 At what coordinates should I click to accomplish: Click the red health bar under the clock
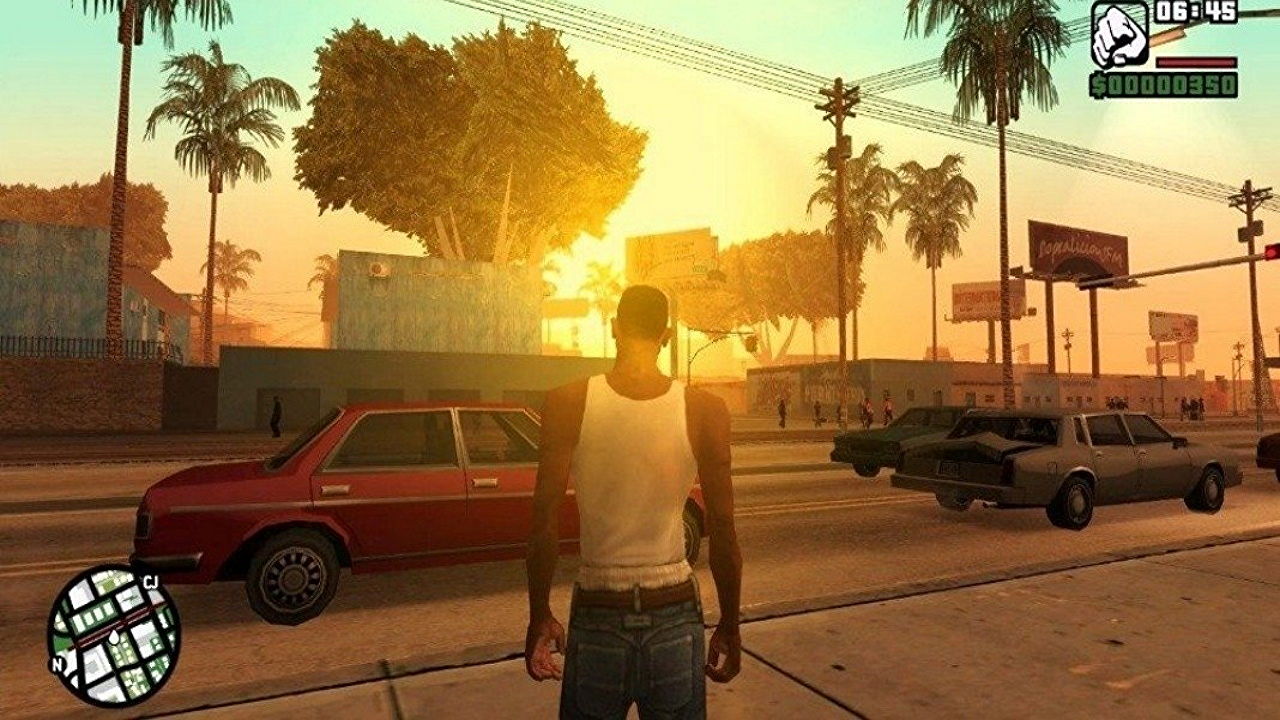(x=1196, y=62)
